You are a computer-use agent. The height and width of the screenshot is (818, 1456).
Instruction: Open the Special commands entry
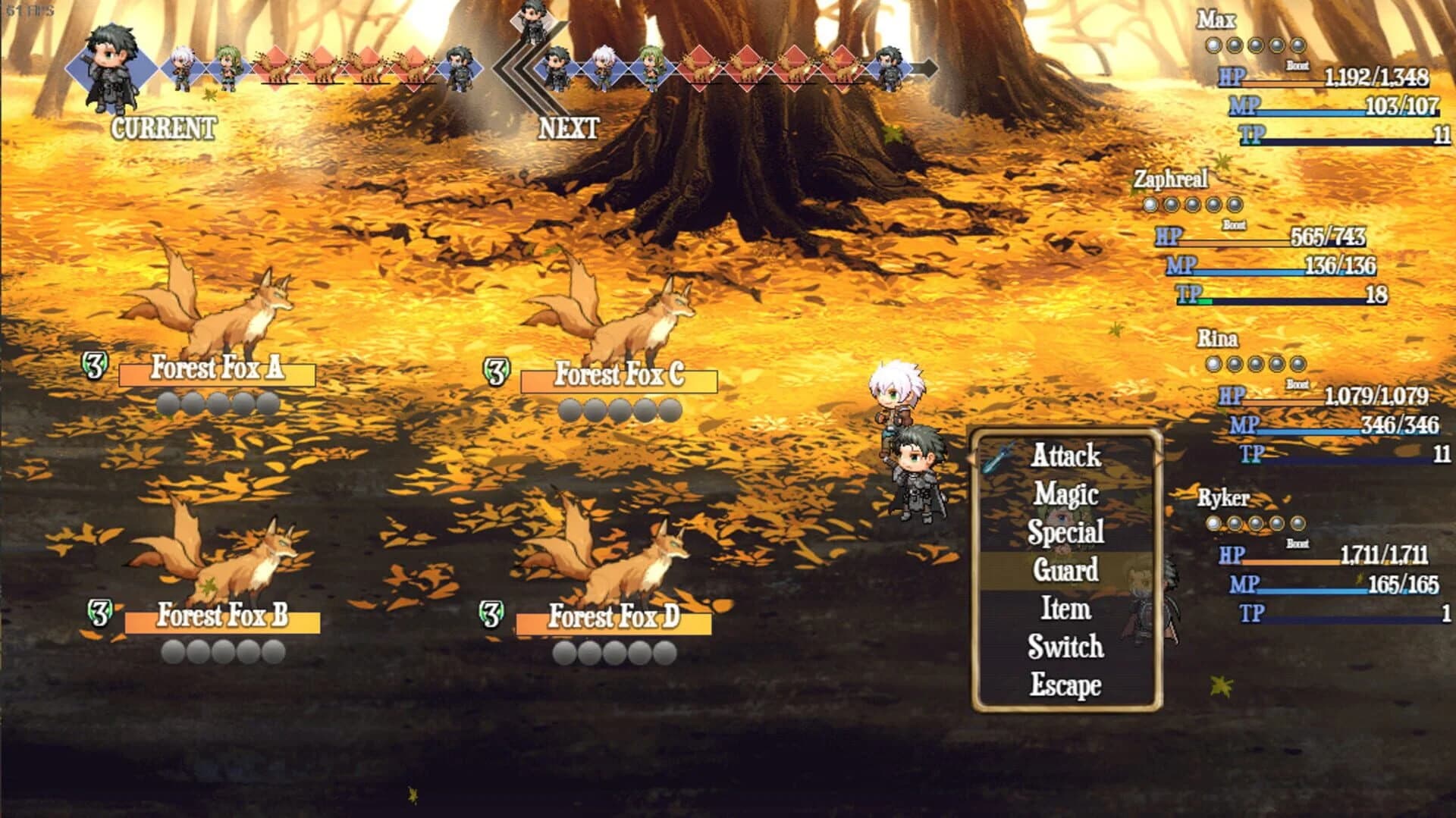(x=1068, y=532)
